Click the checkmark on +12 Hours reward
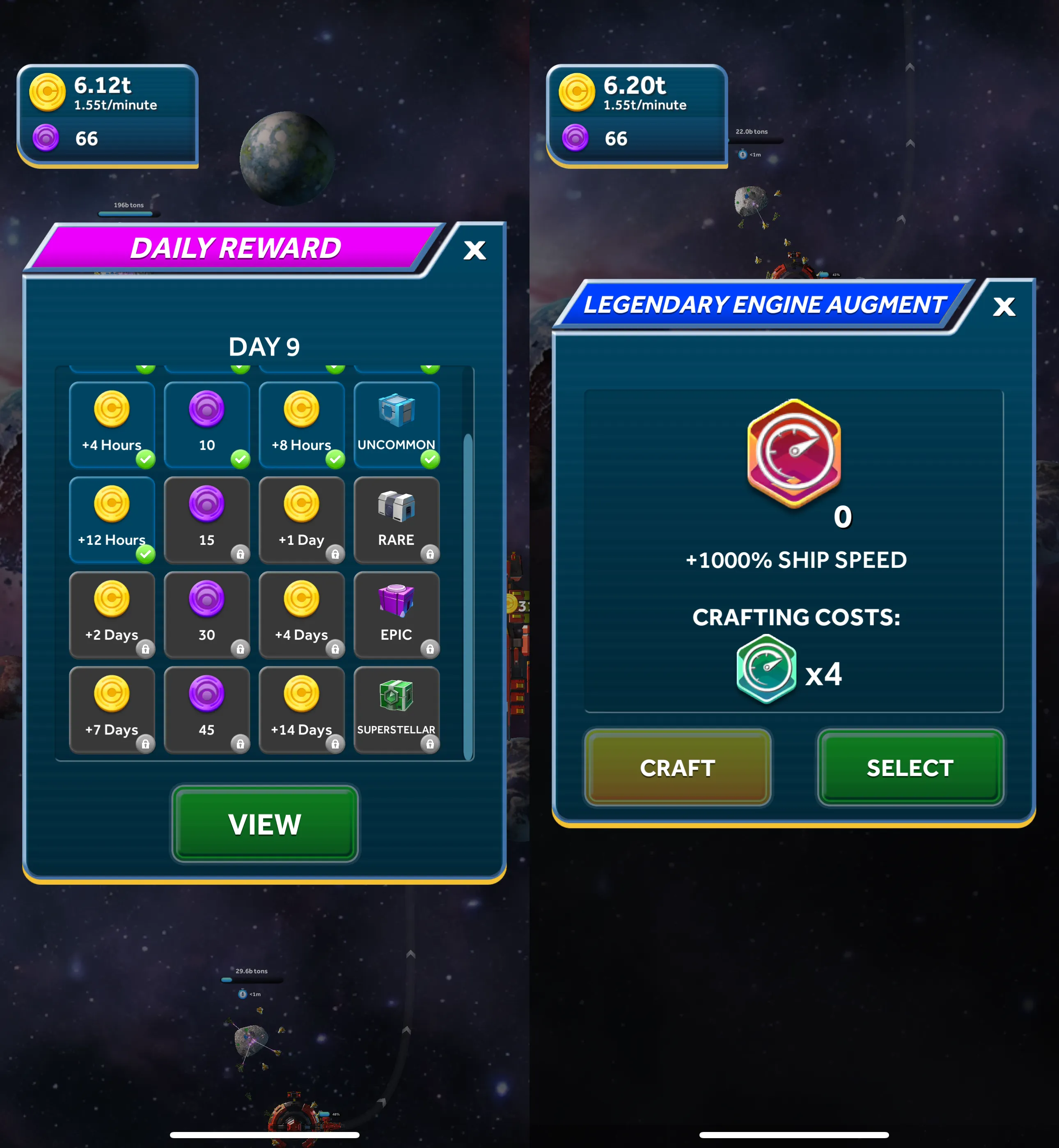 point(145,553)
